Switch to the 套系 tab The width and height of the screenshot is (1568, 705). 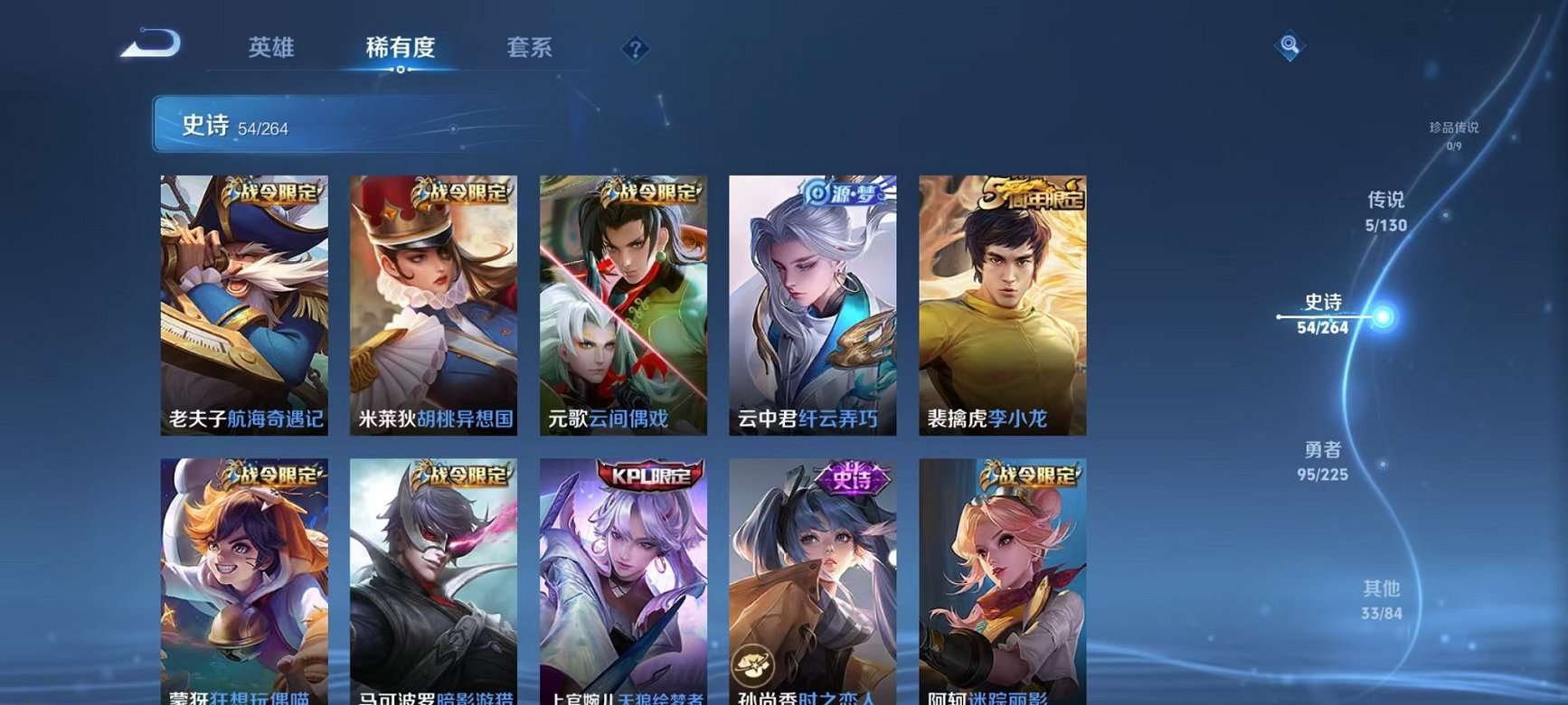click(x=530, y=49)
